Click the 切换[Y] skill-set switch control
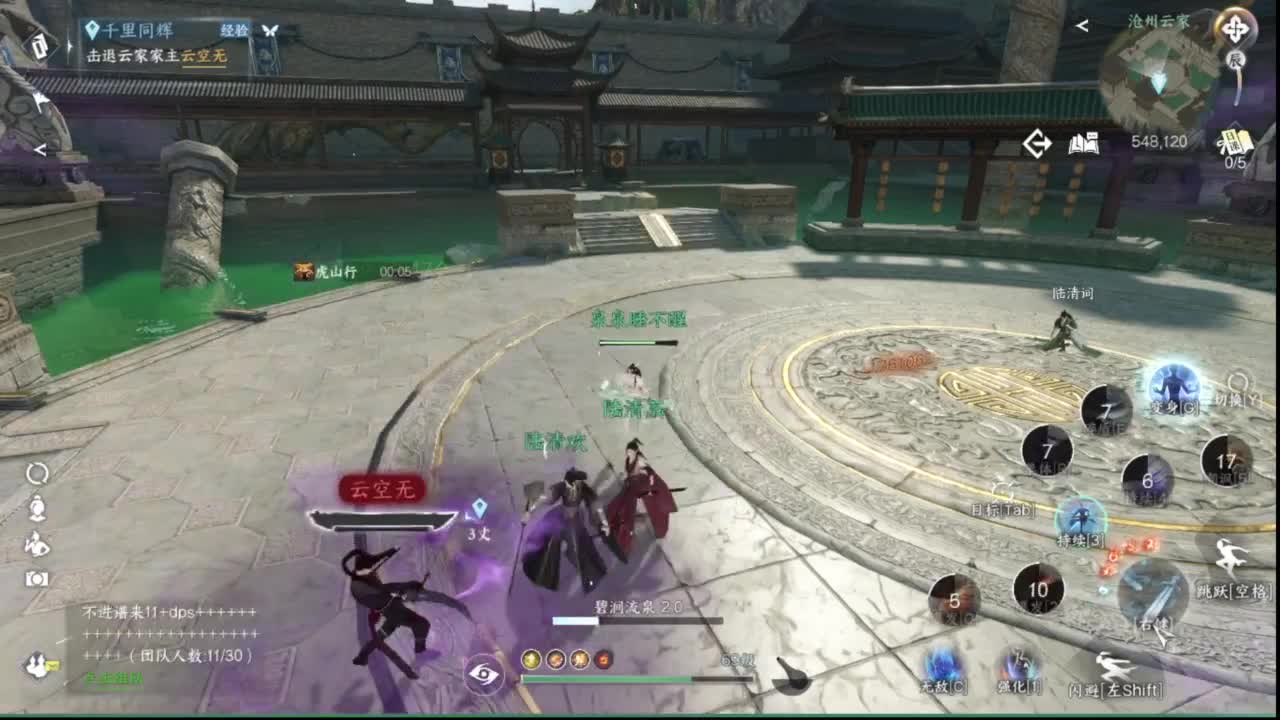Viewport: 1280px width, 720px height. (x=1238, y=381)
